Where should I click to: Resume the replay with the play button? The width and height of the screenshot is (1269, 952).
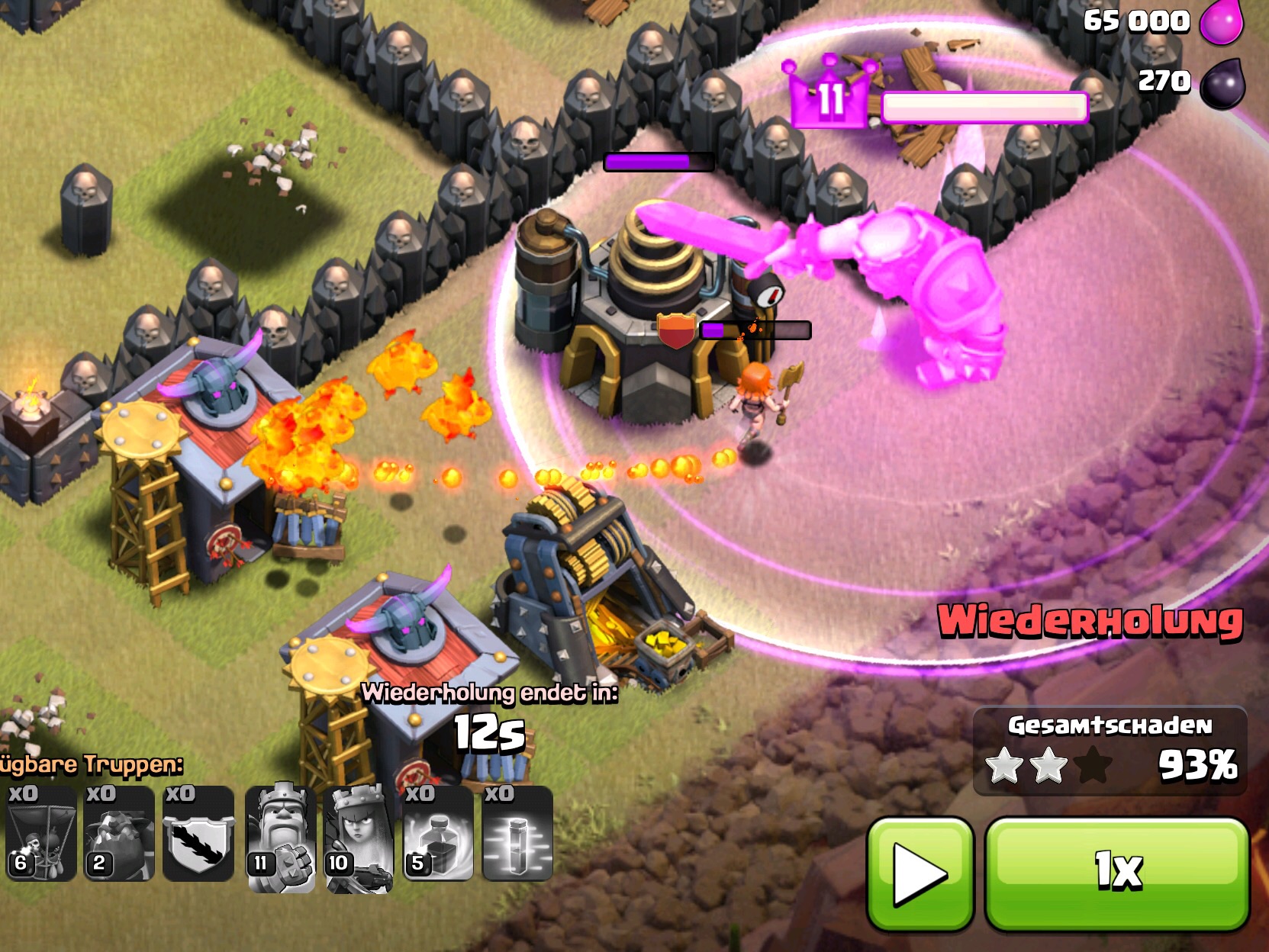coord(920,873)
